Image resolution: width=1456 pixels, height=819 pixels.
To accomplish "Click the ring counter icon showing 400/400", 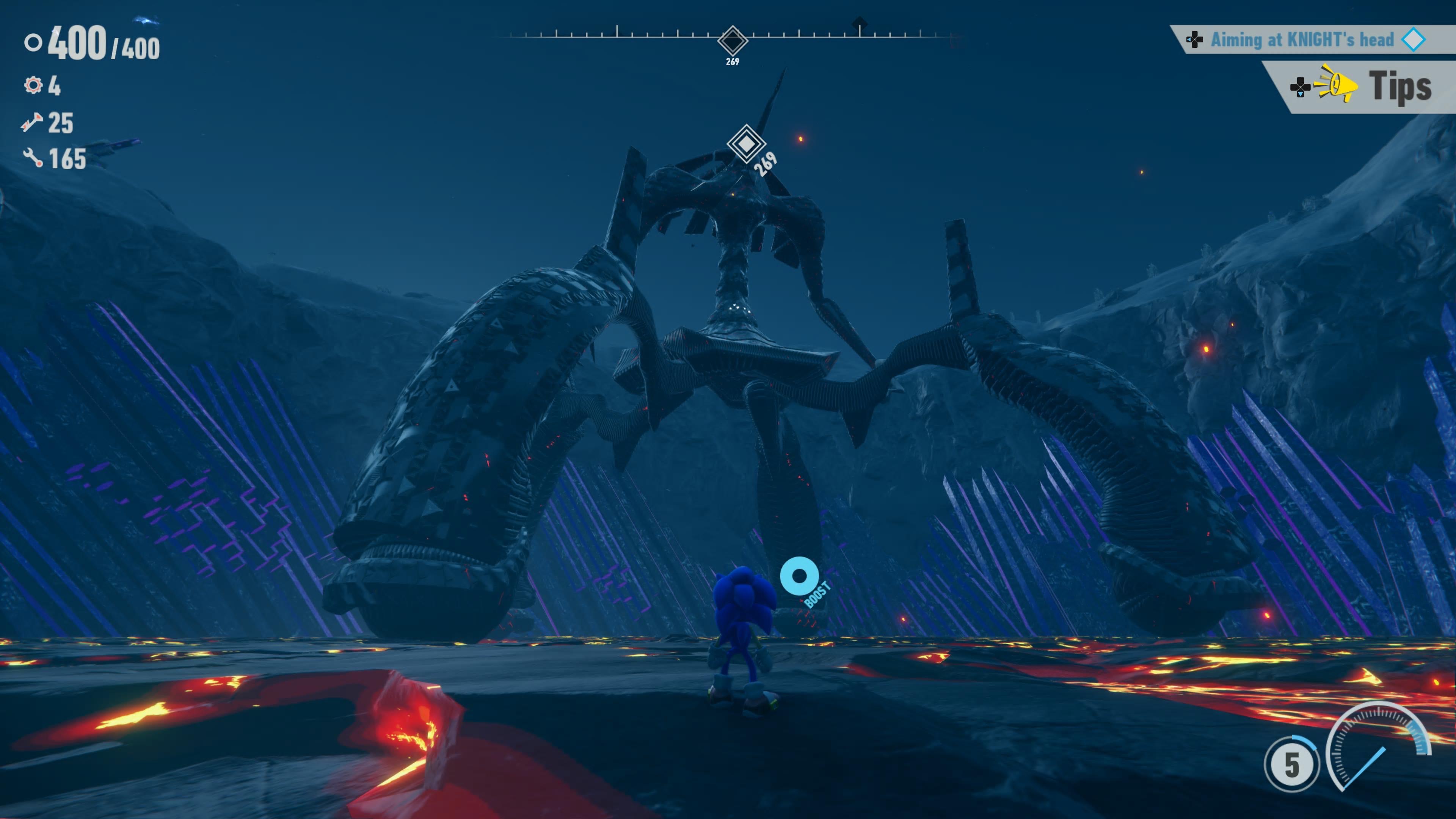I will (x=33, y=43).
